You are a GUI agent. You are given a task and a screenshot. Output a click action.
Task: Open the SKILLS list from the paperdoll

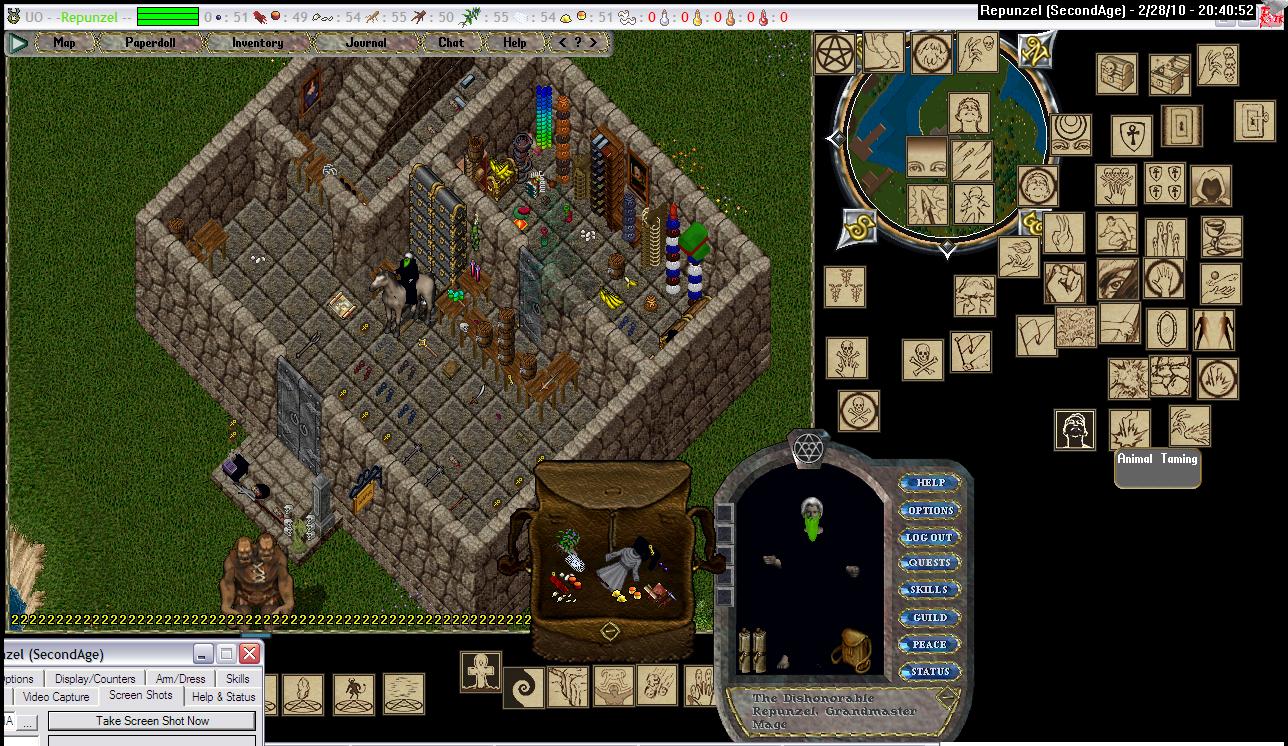[x=930, y=590]
